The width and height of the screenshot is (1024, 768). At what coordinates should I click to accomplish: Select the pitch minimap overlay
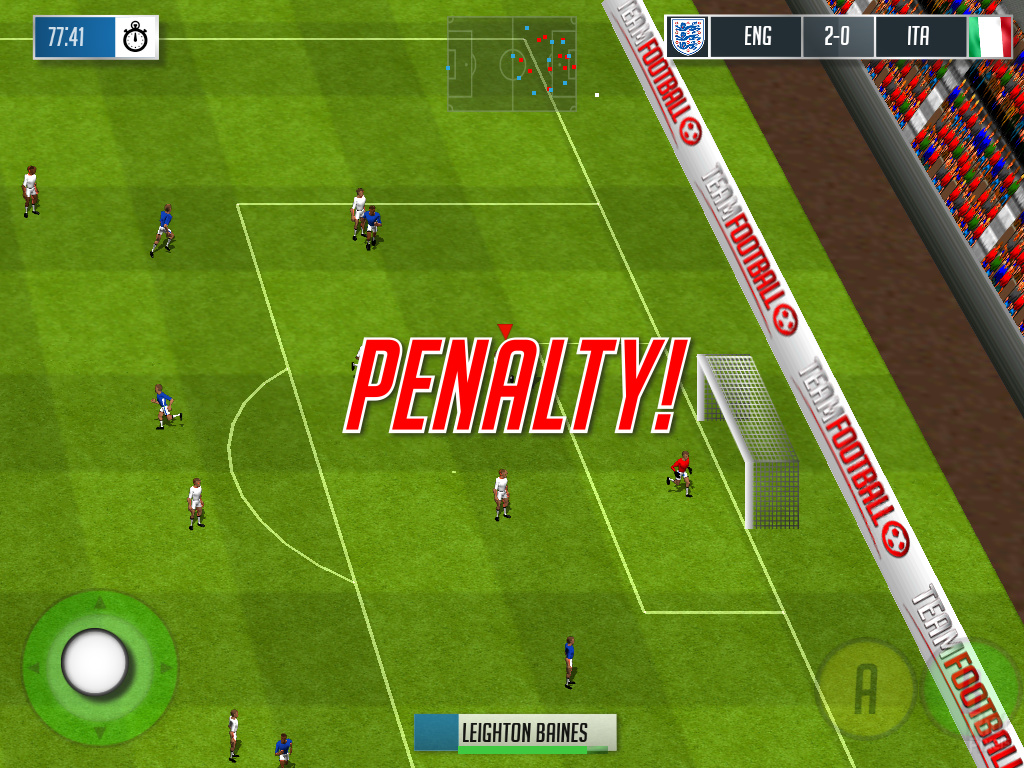coord(511,63)
